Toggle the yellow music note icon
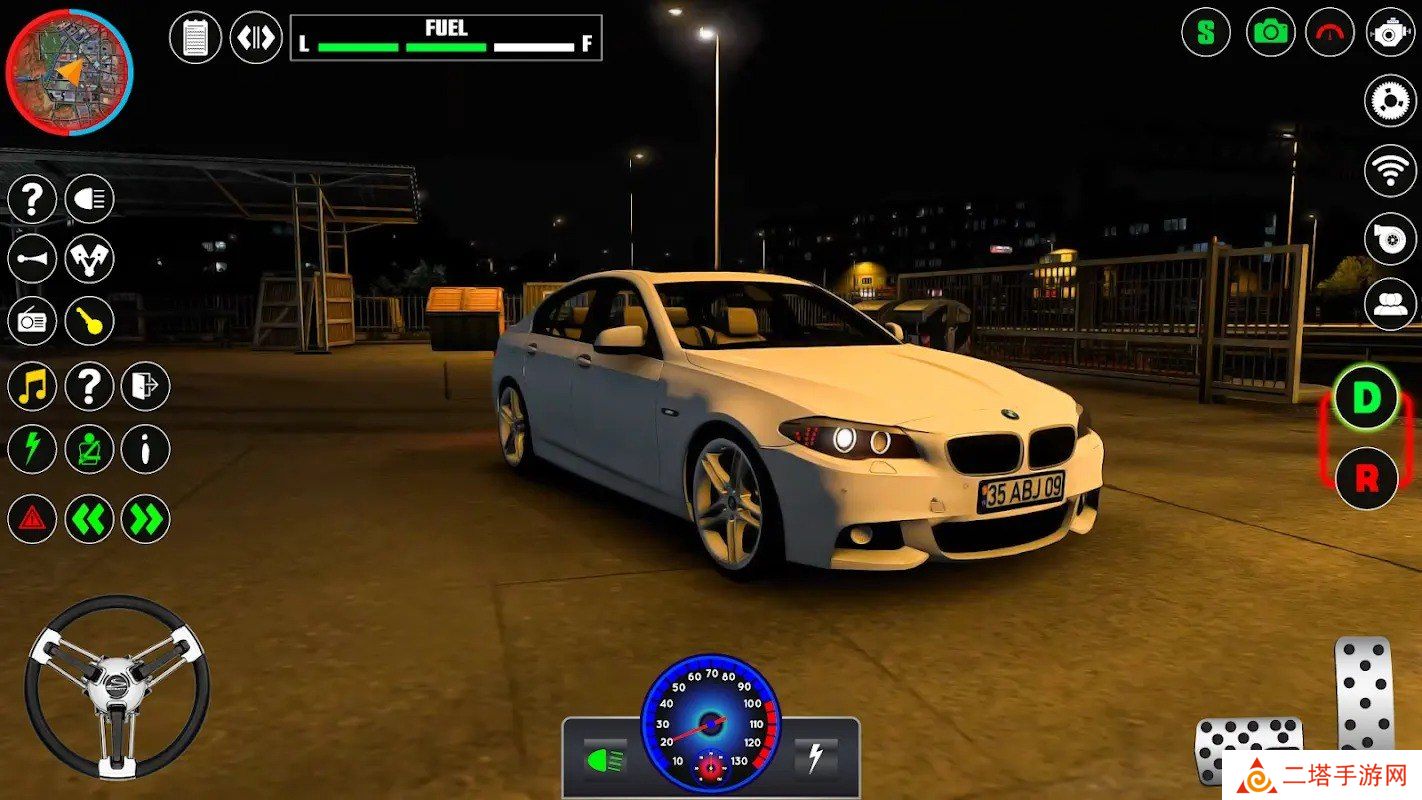 [32, 386]
